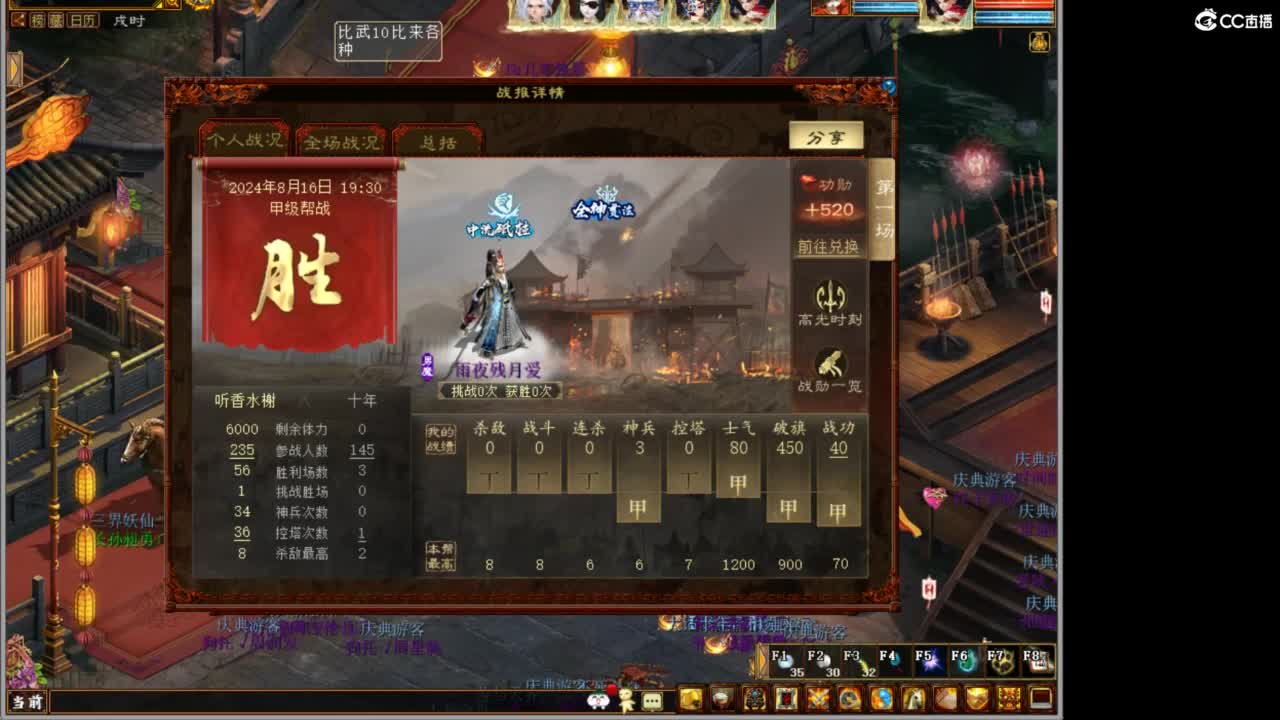This screenshot has width=1280, height=720.
Task: Open the crossed-swords battle icon in toolbar
Action: click(x=819, y=700)
